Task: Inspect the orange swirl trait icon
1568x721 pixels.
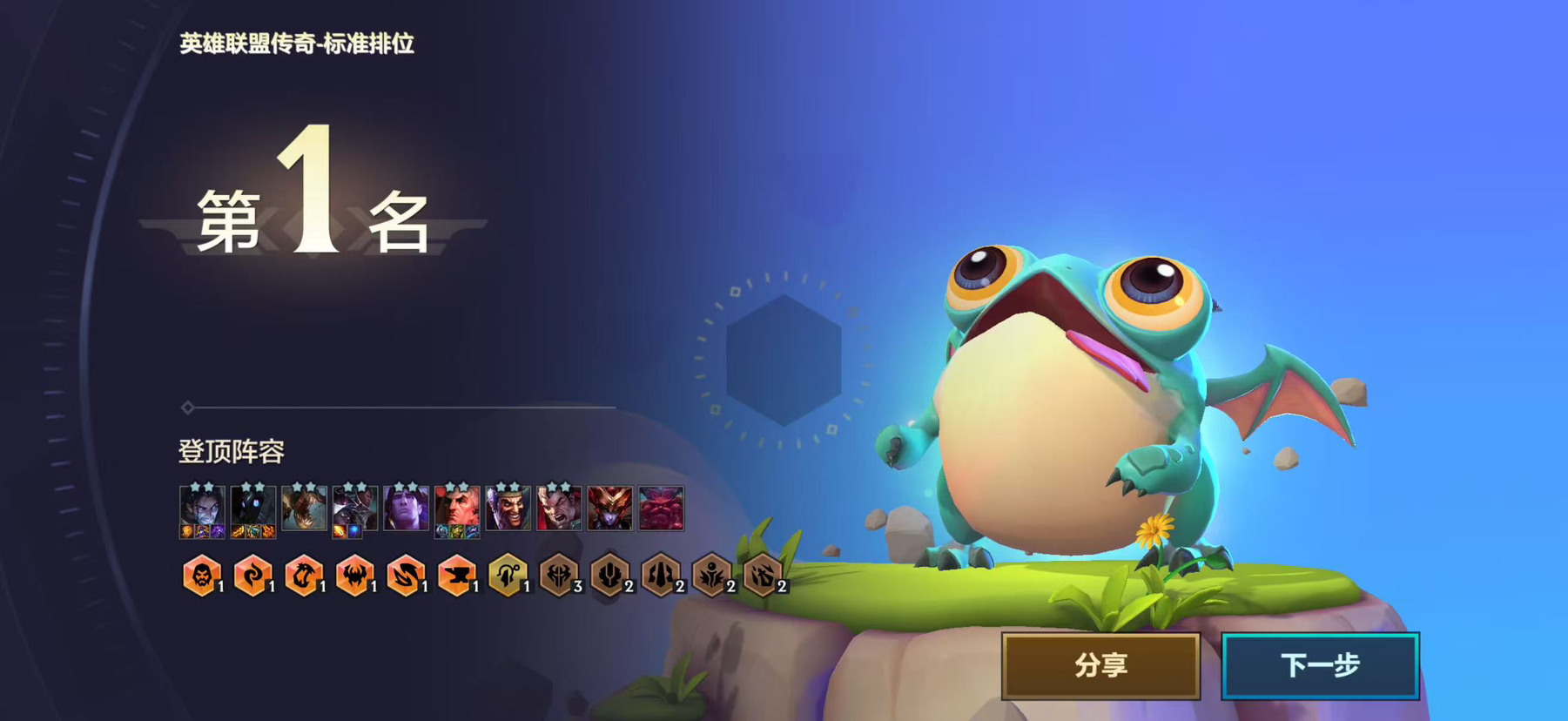Action: [252, 576]
